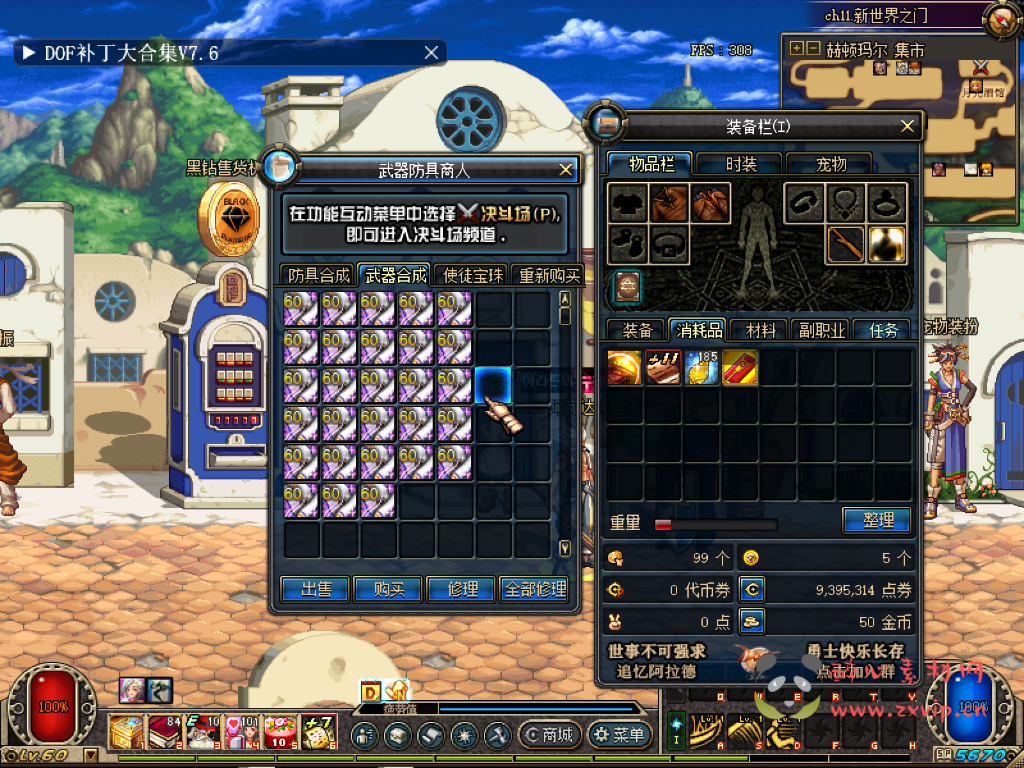Click the 出售 sell button
Viewport: 1024px width, 768px height.
(316, 590)
